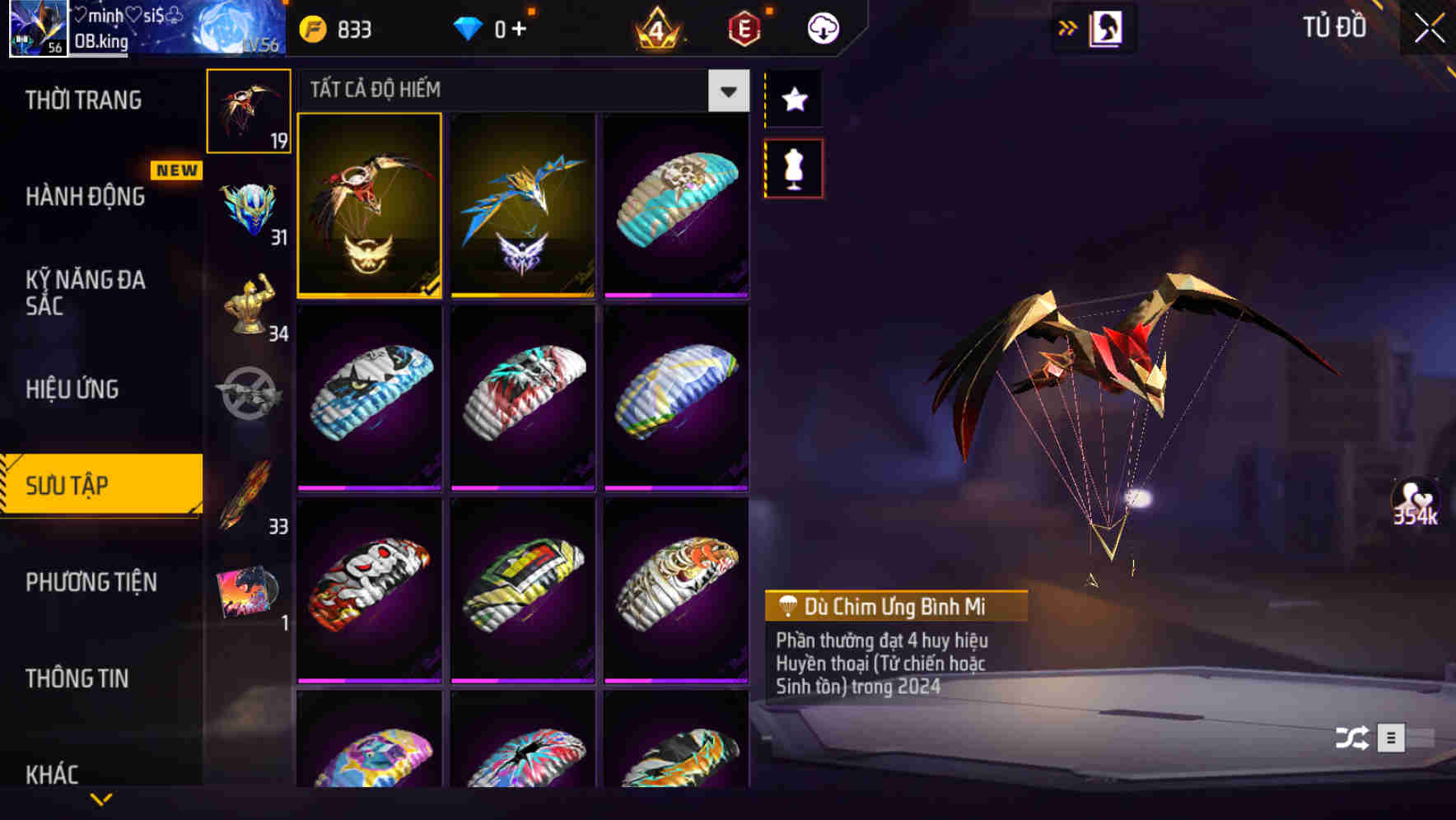Select the golden trophy category showing 34 items
Viewport: 1456px width, 820px height.
coord(249,305)
